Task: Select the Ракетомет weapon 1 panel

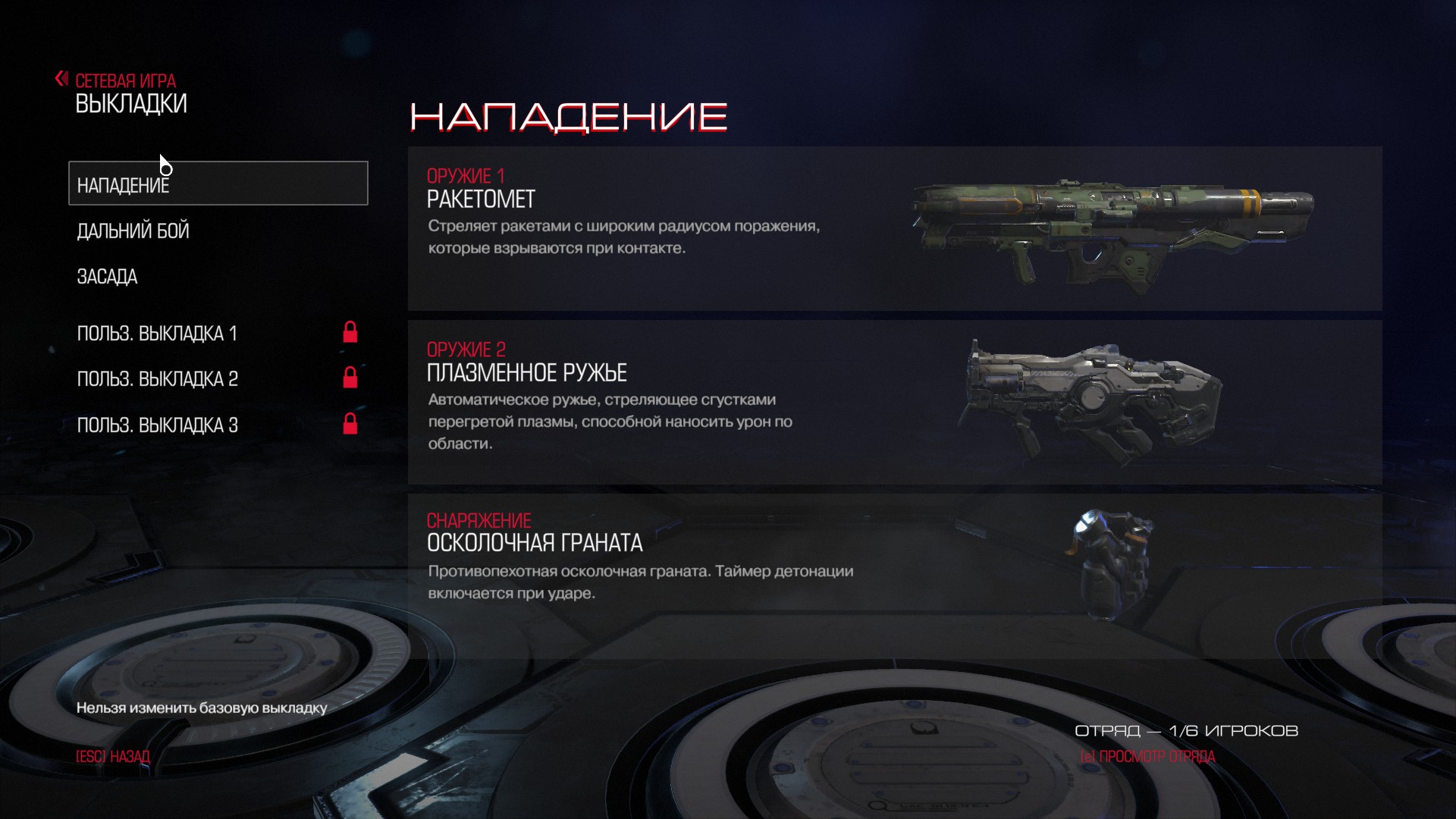Action: coord(895,228)
